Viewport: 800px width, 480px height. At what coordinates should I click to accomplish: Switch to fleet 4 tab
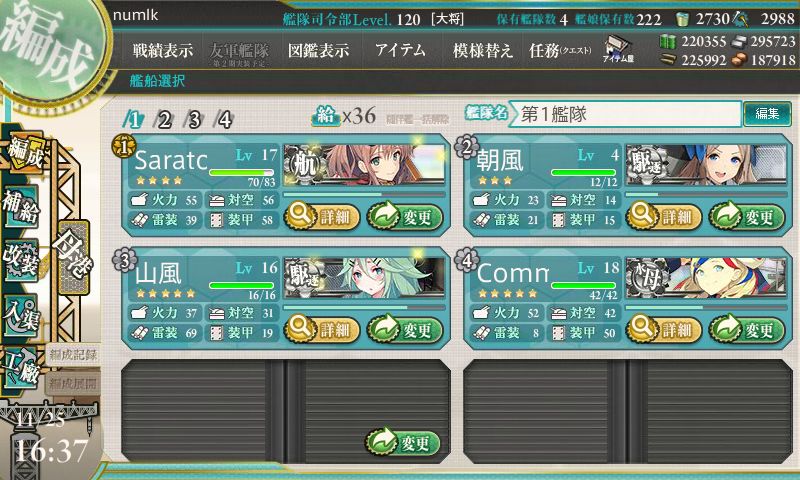click(225, 120)
